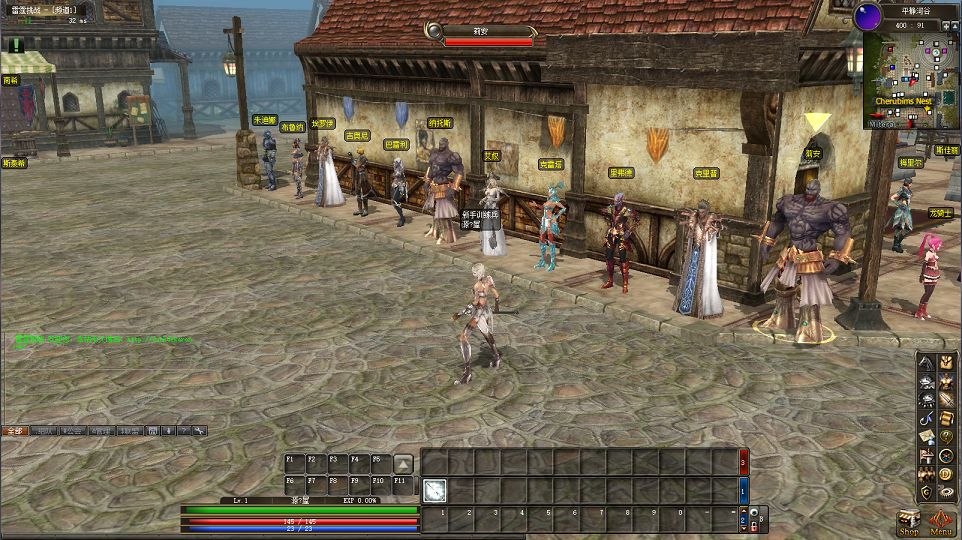Select the skill icon in the hotbar
This screenshot has width=962, height=540.
pos(434,490)
